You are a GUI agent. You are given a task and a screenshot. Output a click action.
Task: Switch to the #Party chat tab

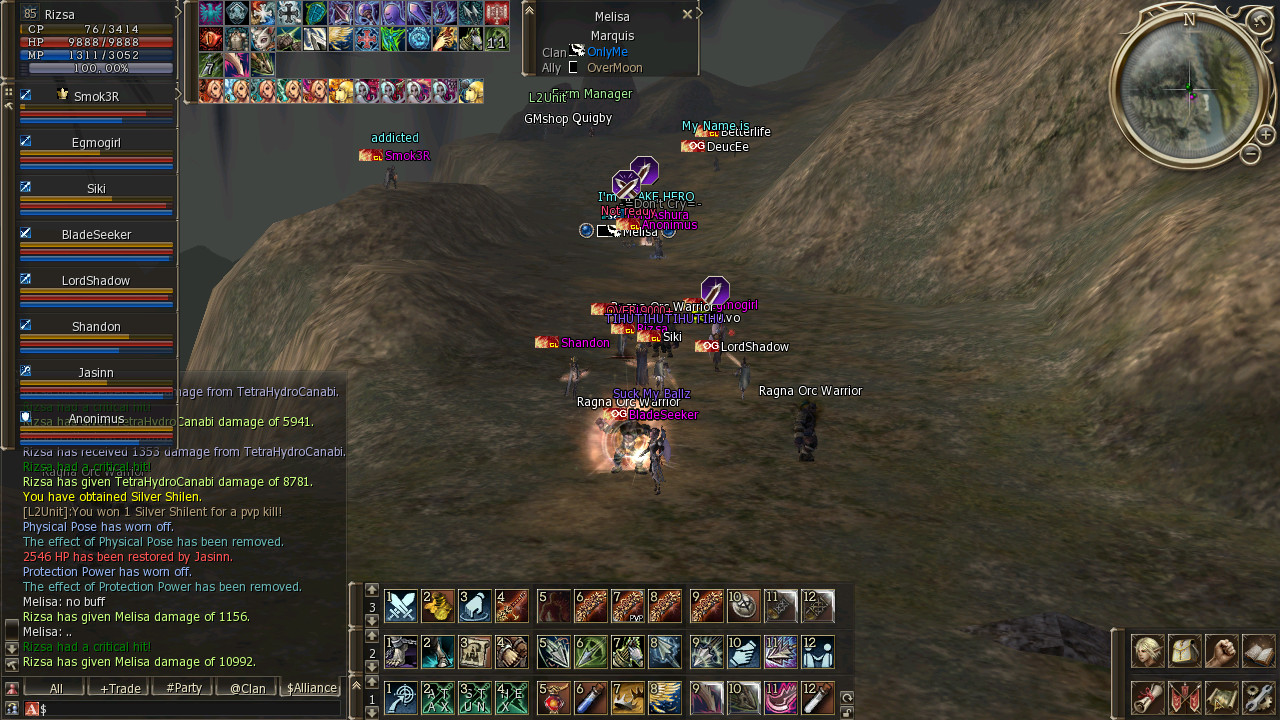pyautogui.click(x=183, y=688)
